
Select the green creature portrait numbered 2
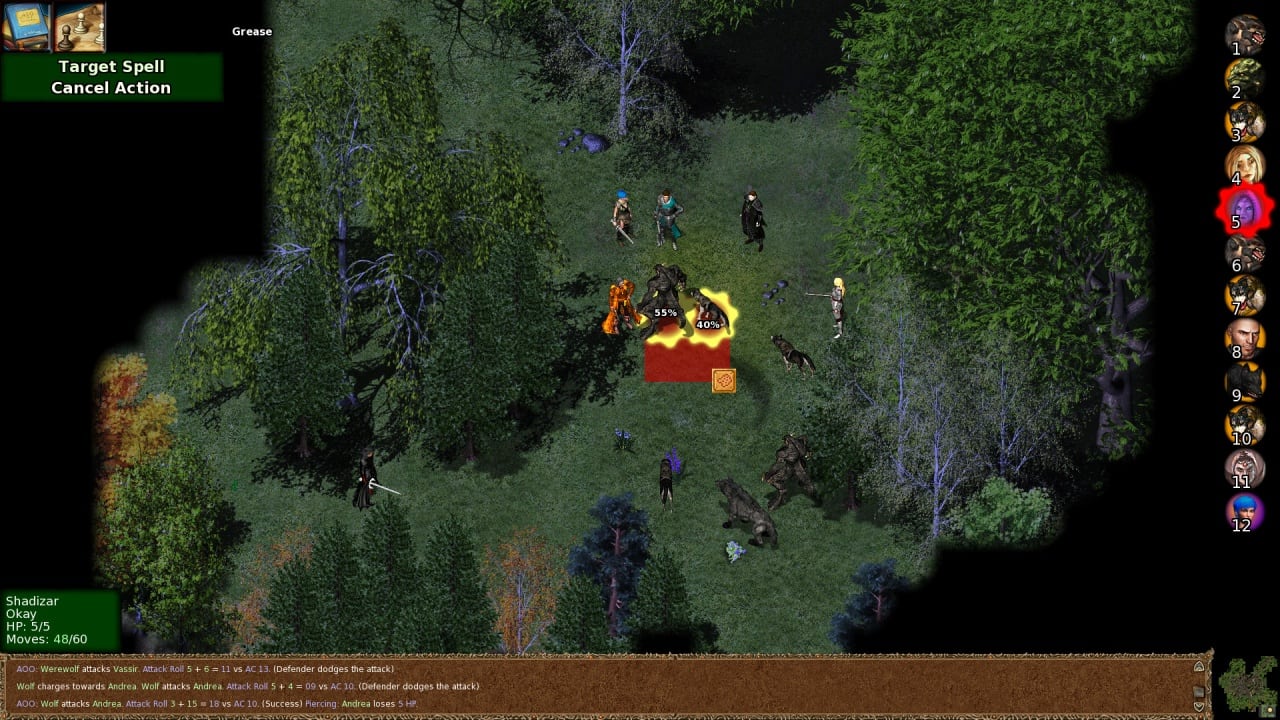click(1244, 78)
